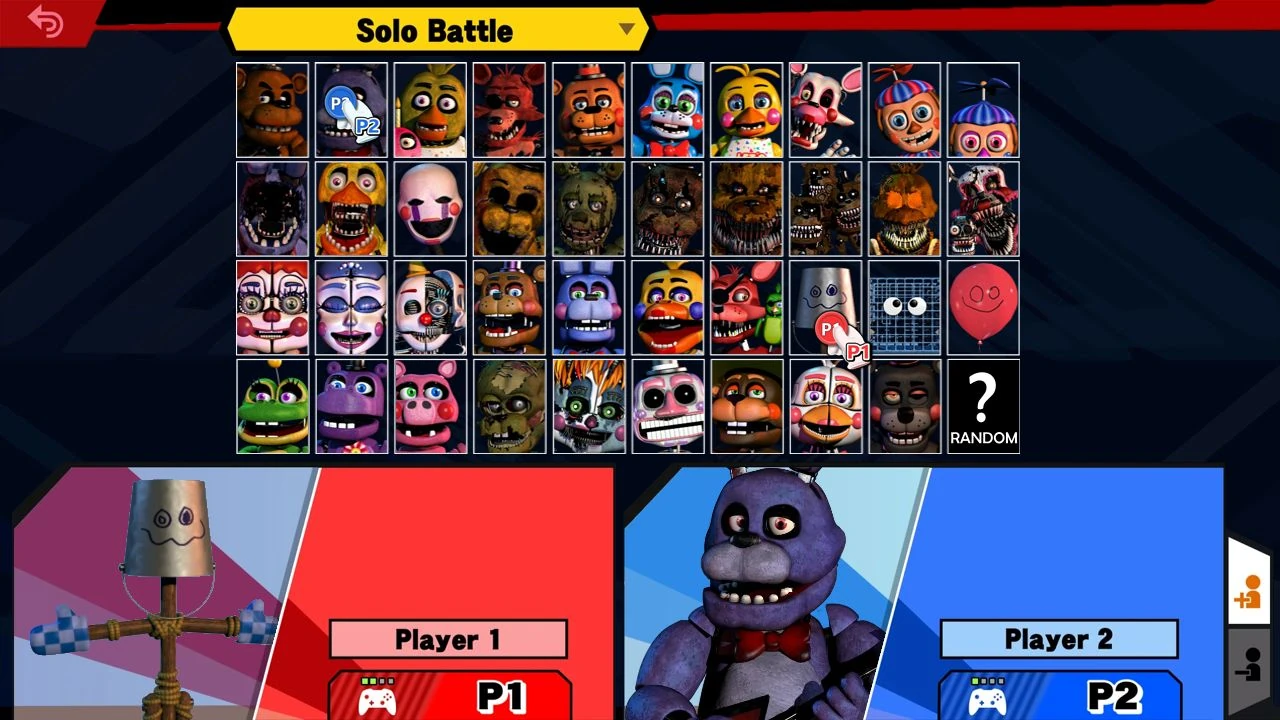1280x720 pixels.
Task: Select Freddy Fazbear's portrait in the roster
Action: 272,110
